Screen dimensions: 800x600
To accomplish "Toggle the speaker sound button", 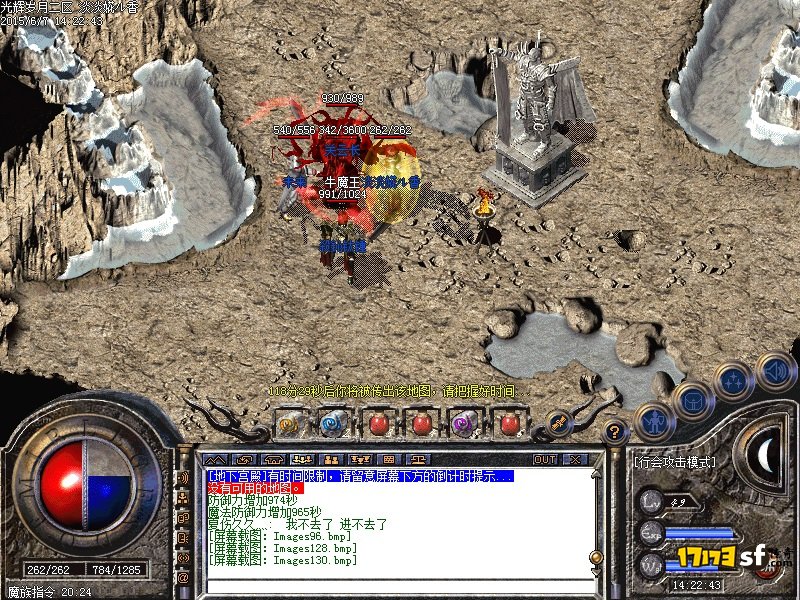I will (x=774, y=371).
